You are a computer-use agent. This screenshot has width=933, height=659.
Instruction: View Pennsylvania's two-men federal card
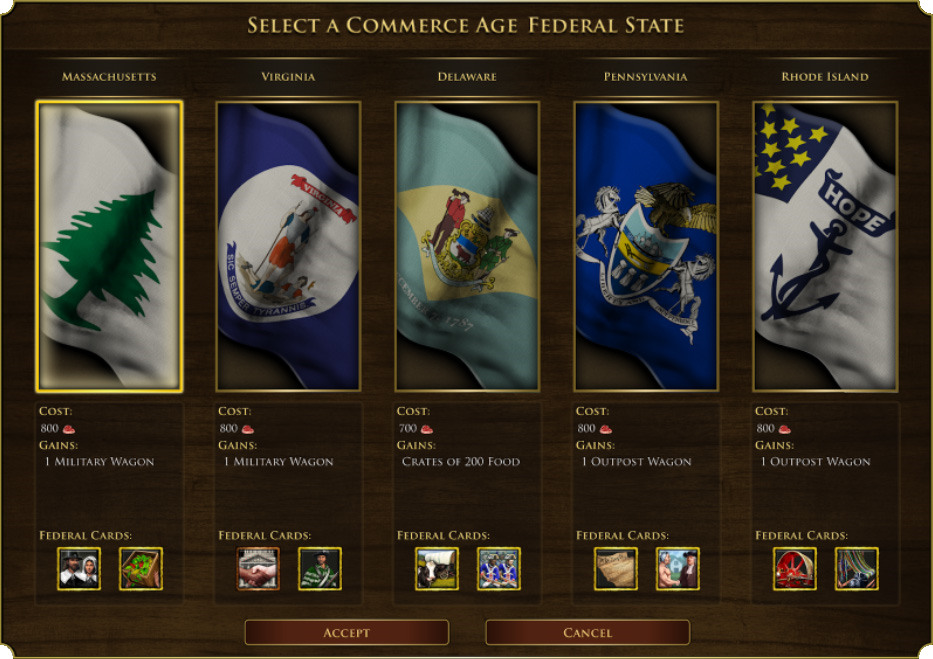[x=678, y=568]
